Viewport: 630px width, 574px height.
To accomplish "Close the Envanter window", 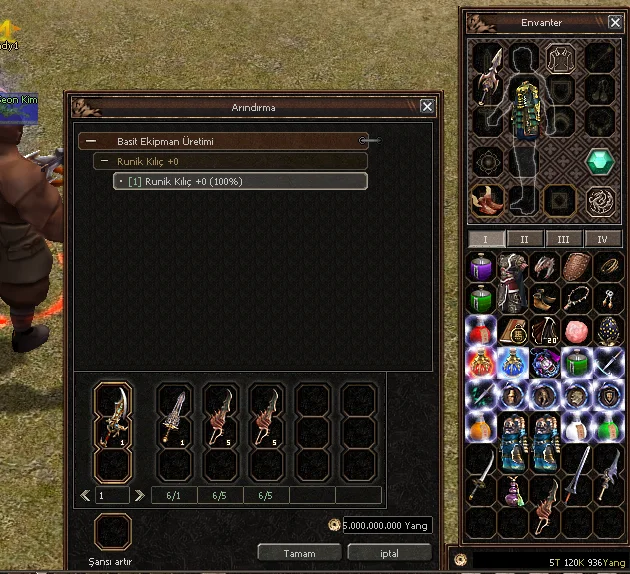I will click(x=612, y=21).
